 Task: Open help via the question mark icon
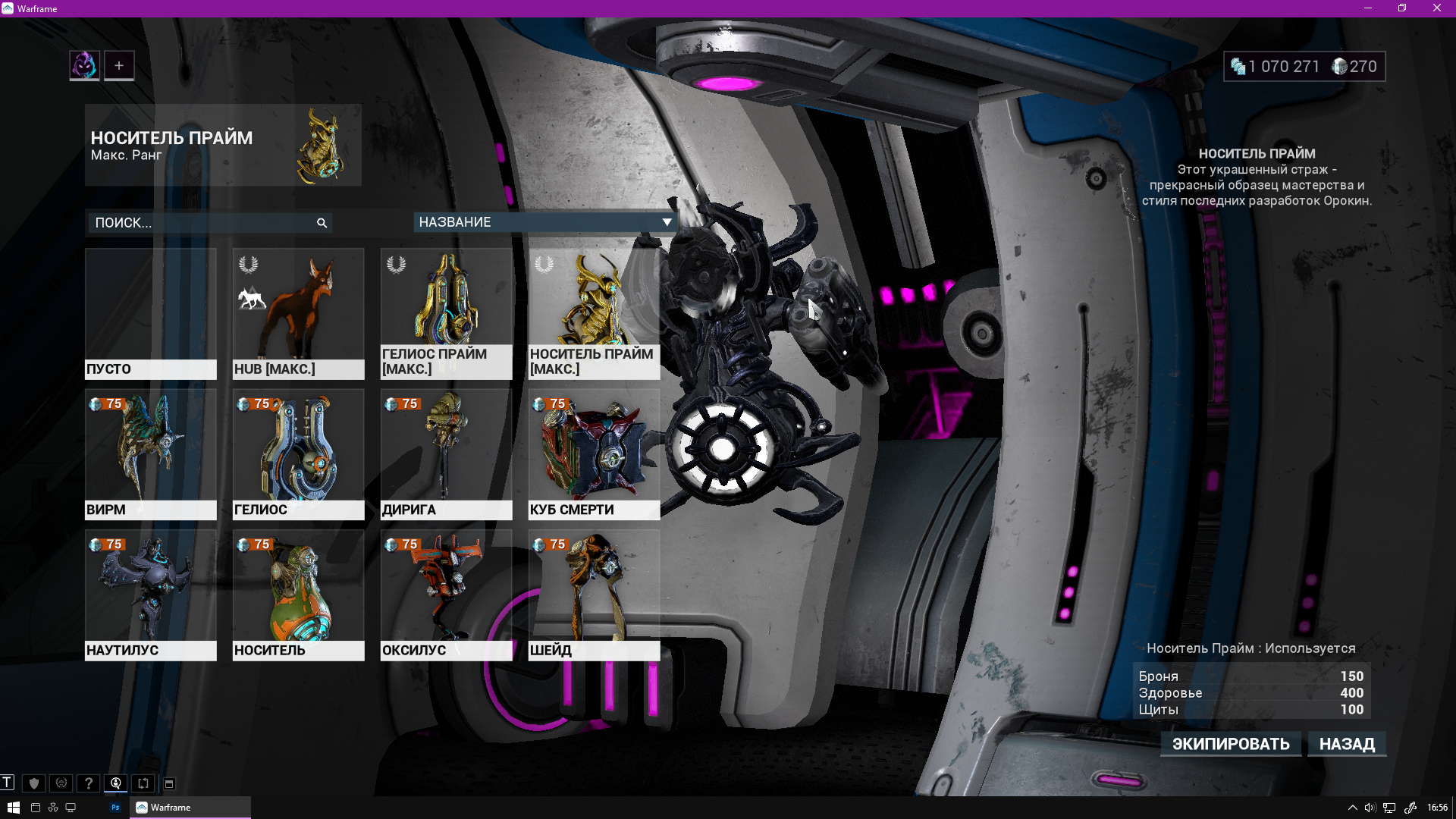tap(88, 783)
